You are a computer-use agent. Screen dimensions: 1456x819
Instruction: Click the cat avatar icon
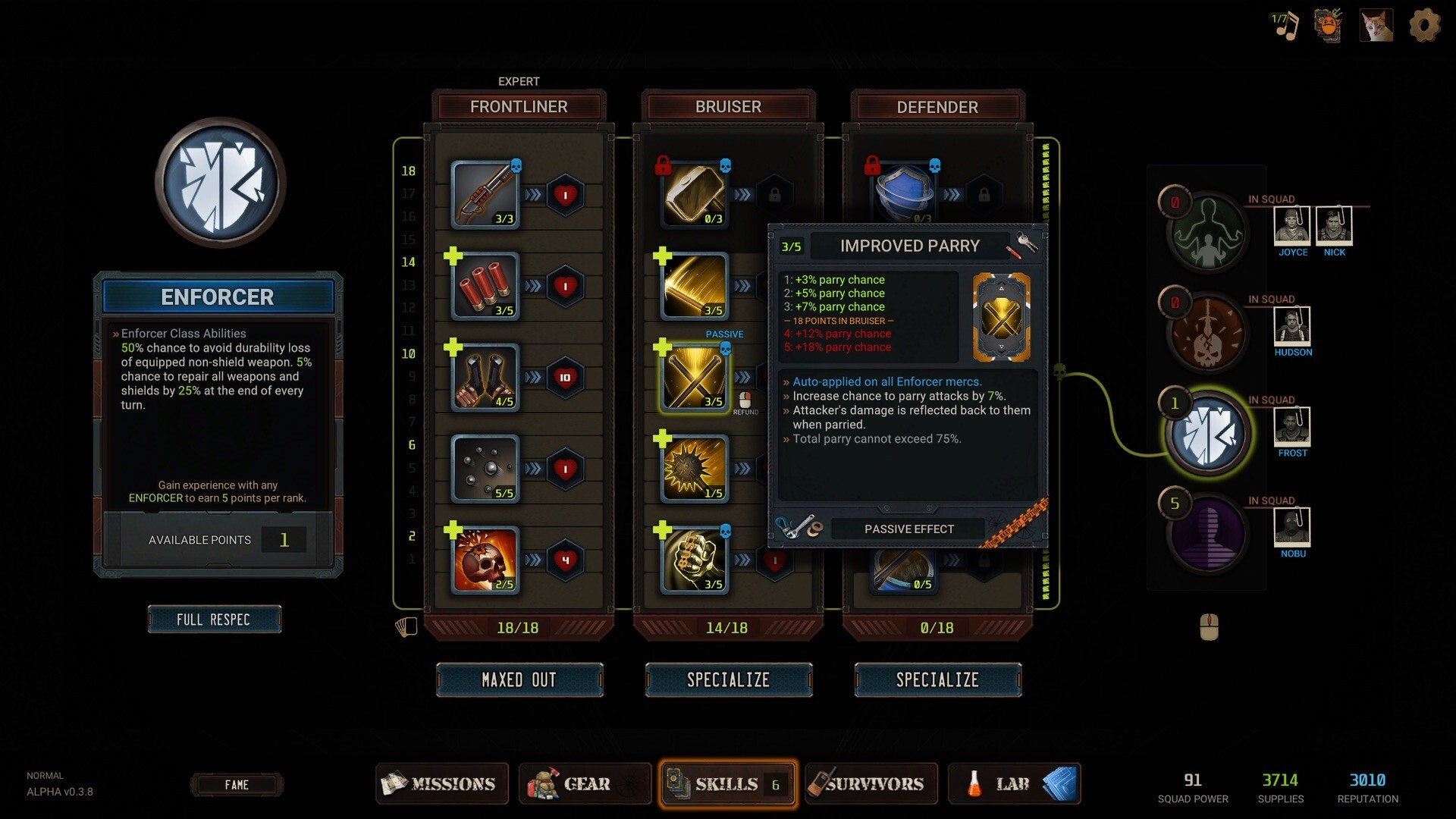click(x=1376, y=26)
